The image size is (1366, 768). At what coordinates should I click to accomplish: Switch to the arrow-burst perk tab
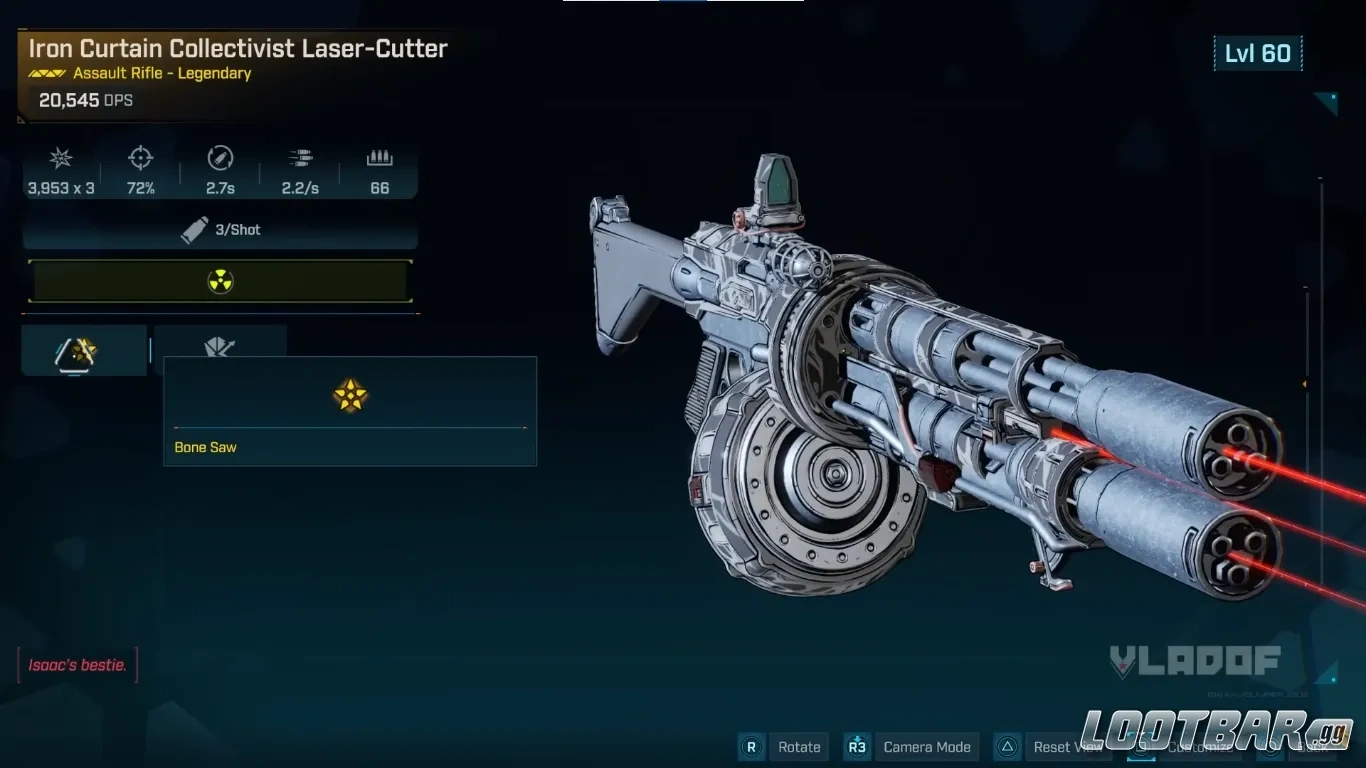[220, 346]
